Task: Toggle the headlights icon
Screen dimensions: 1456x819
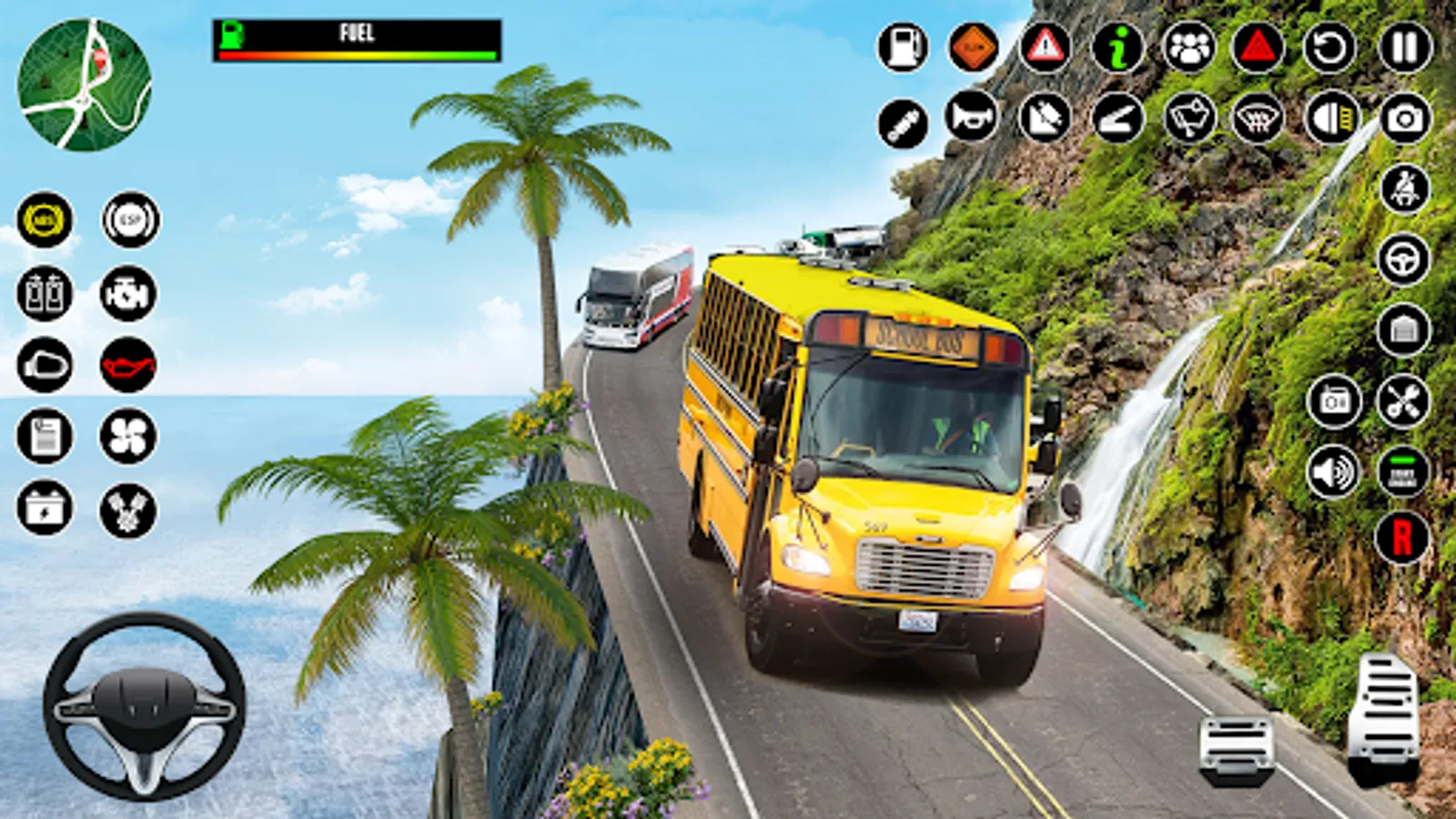Action: pyautogui.click(x=1331, y=118)
